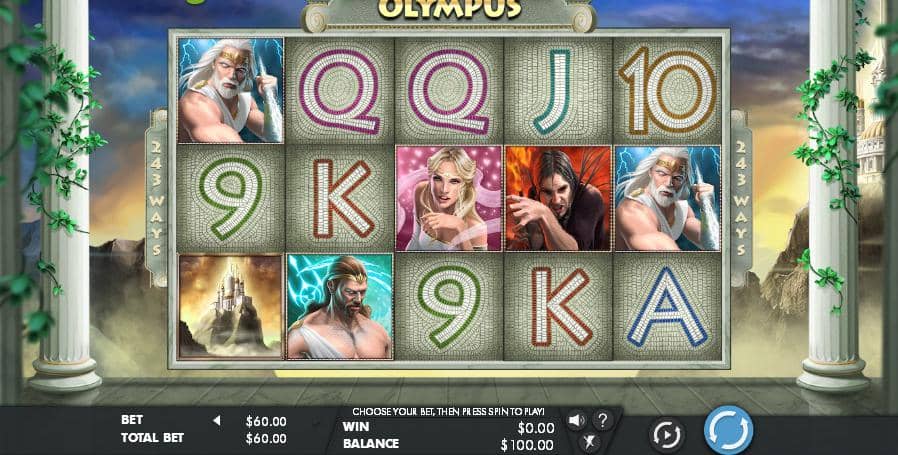
Task: Open the help question mark
Action: tap(603, 420)
